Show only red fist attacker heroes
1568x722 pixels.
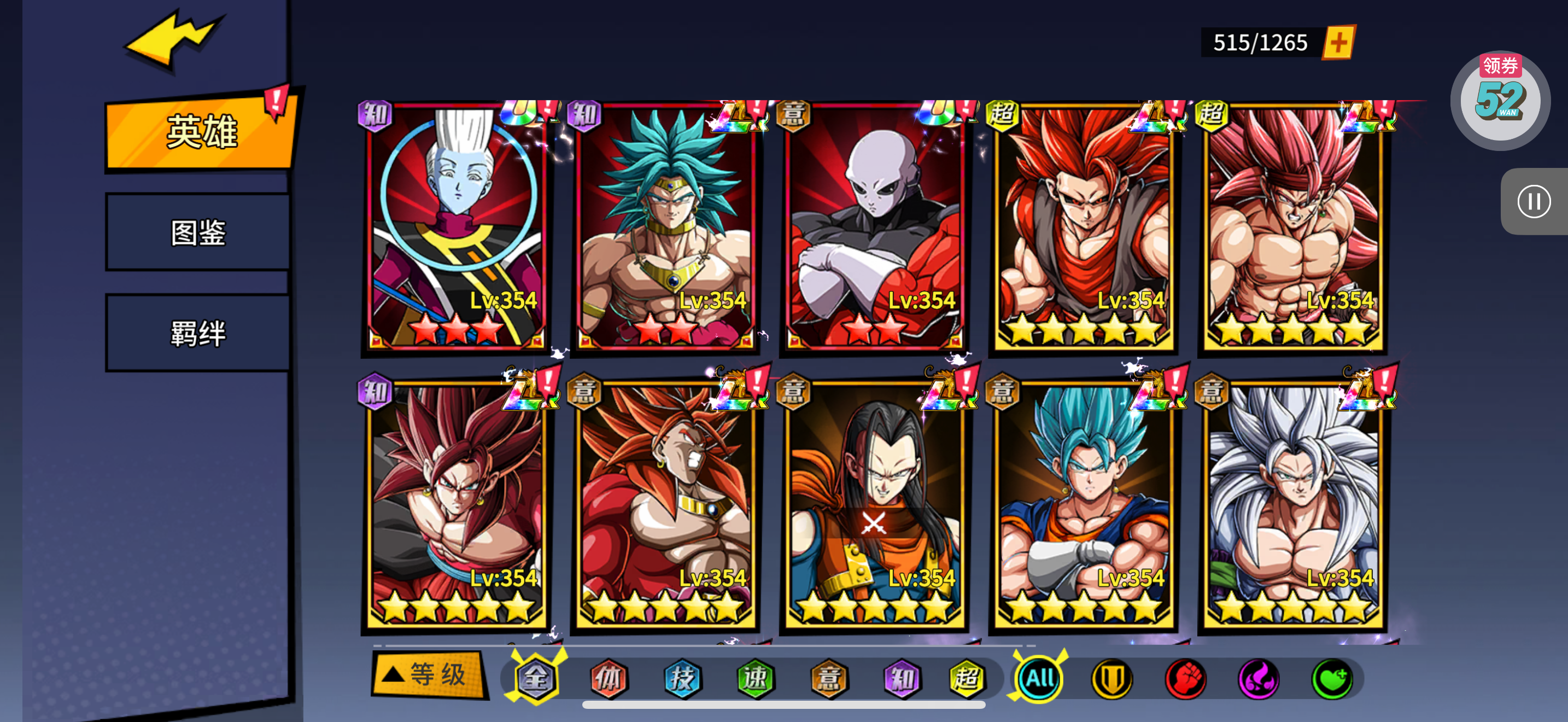1185,678
